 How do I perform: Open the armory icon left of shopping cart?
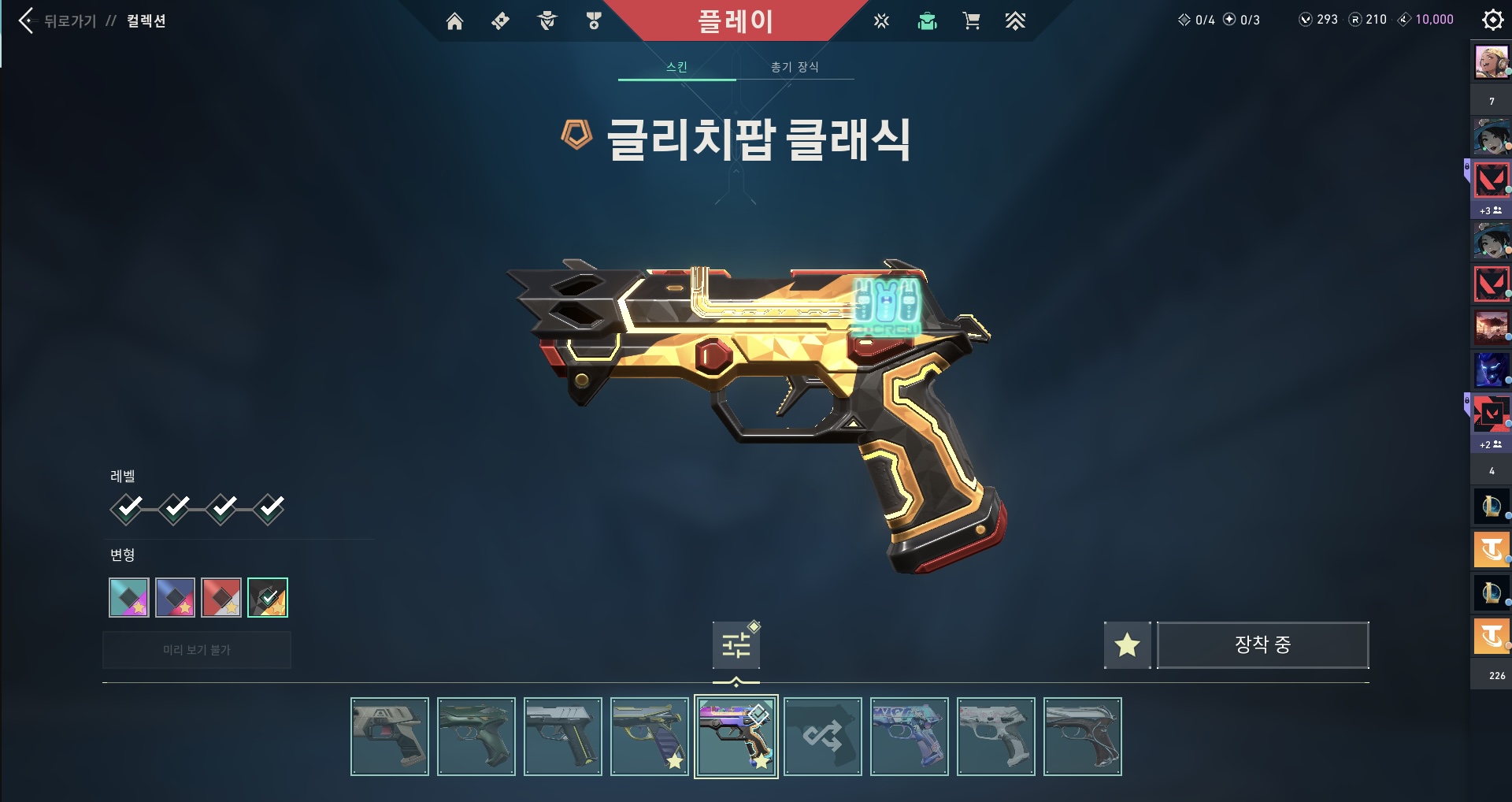(x=927, y=21)
